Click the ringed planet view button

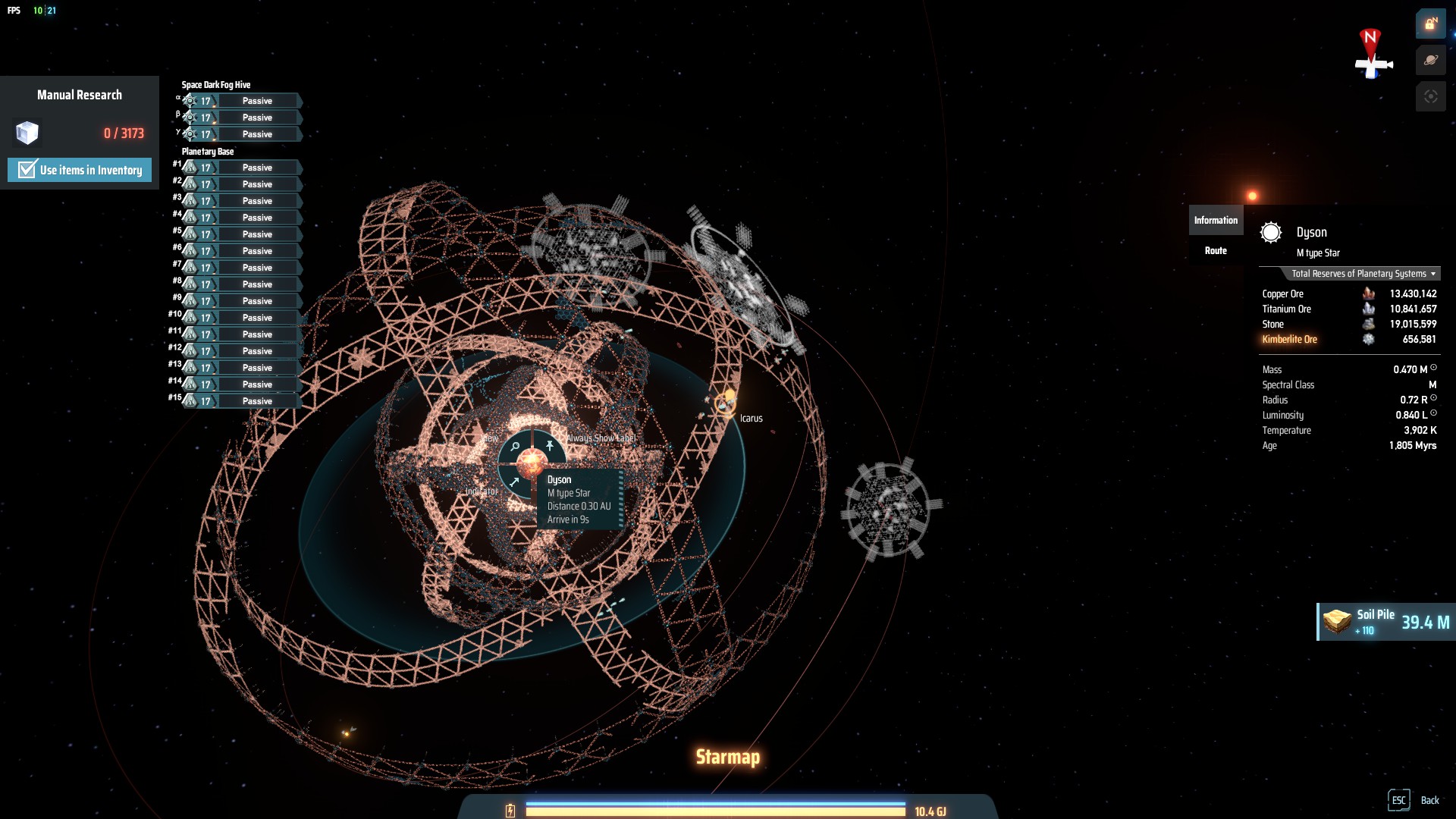pyautogui.click(x=1430, y=61)
